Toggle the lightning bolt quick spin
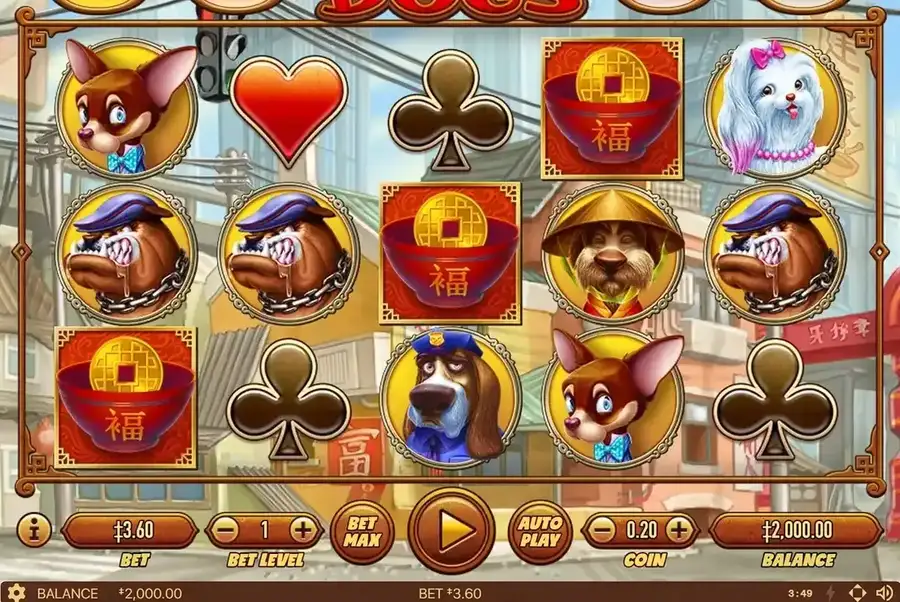This screenshot has height=602, width=900. point(832,593)
